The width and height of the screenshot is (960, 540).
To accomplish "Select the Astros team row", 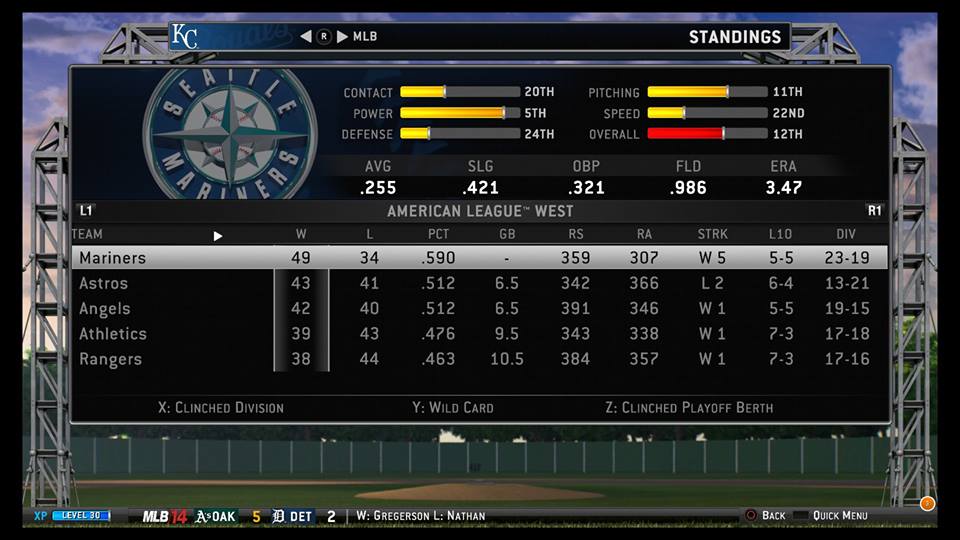I will click(x=478, y=284).
